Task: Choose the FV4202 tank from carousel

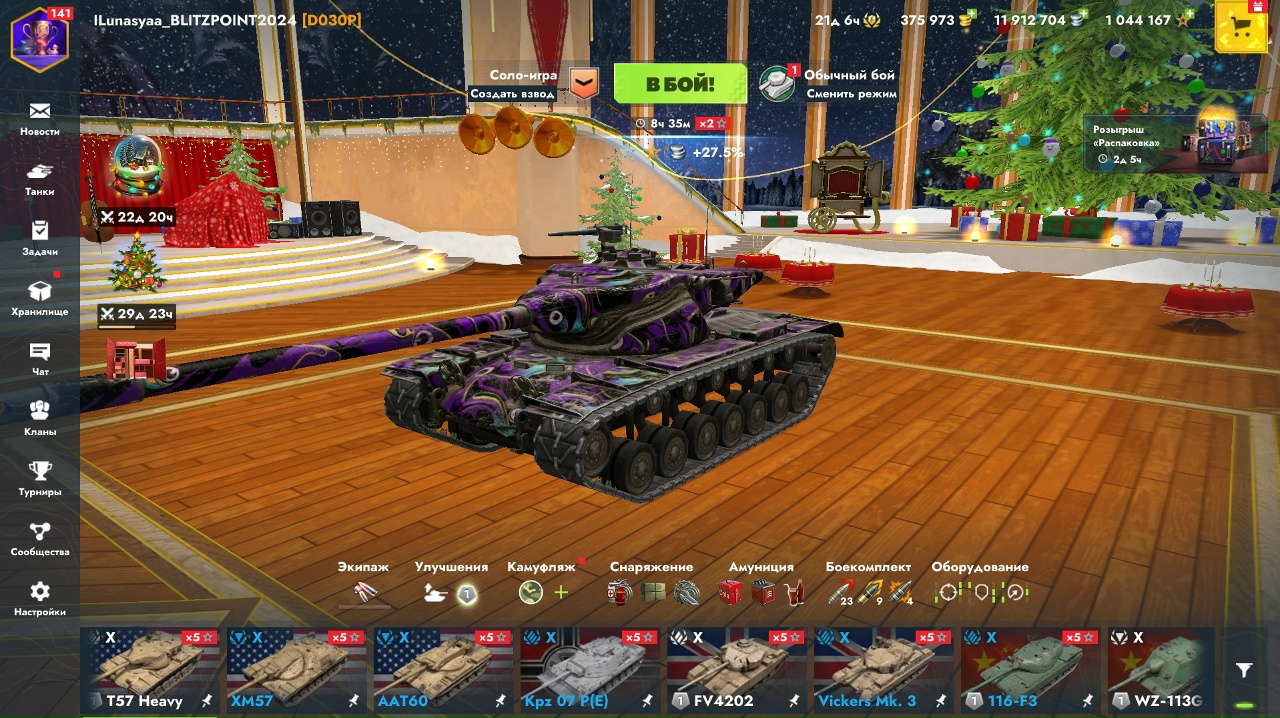Action: pos(737,670)
